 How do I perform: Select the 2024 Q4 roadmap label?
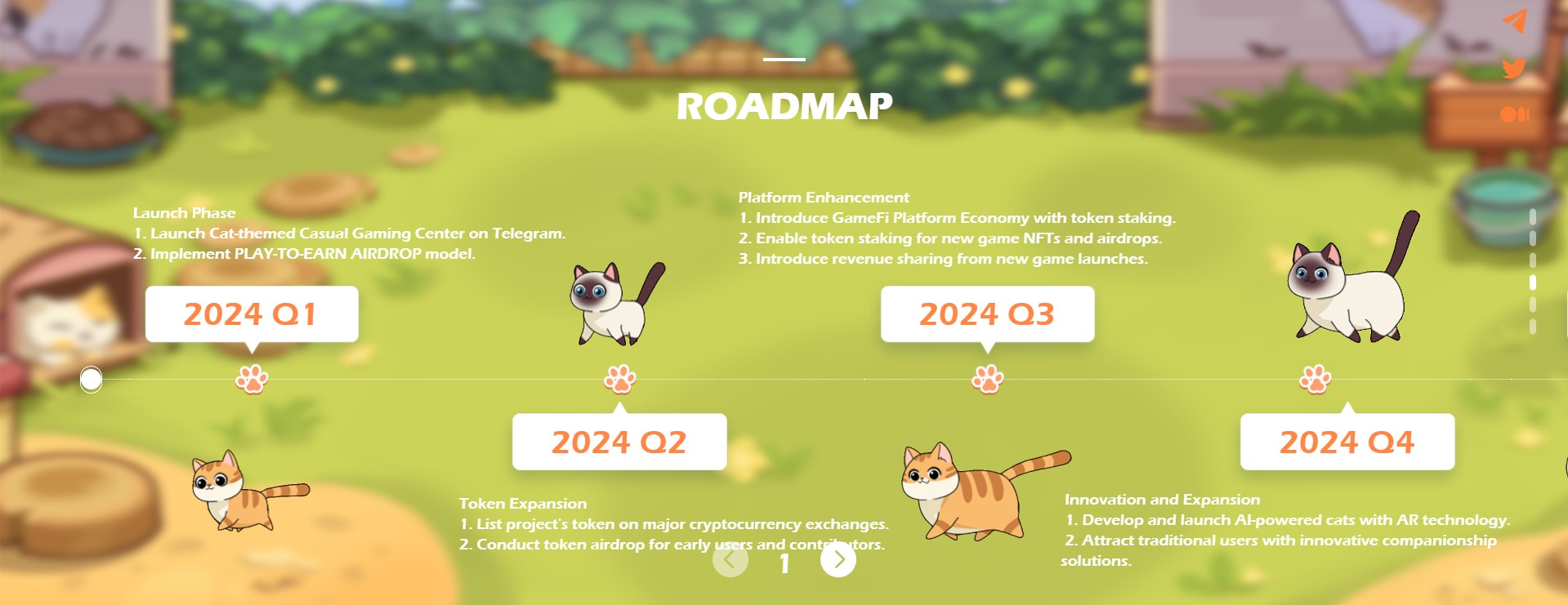click(x=1347, y=442)
